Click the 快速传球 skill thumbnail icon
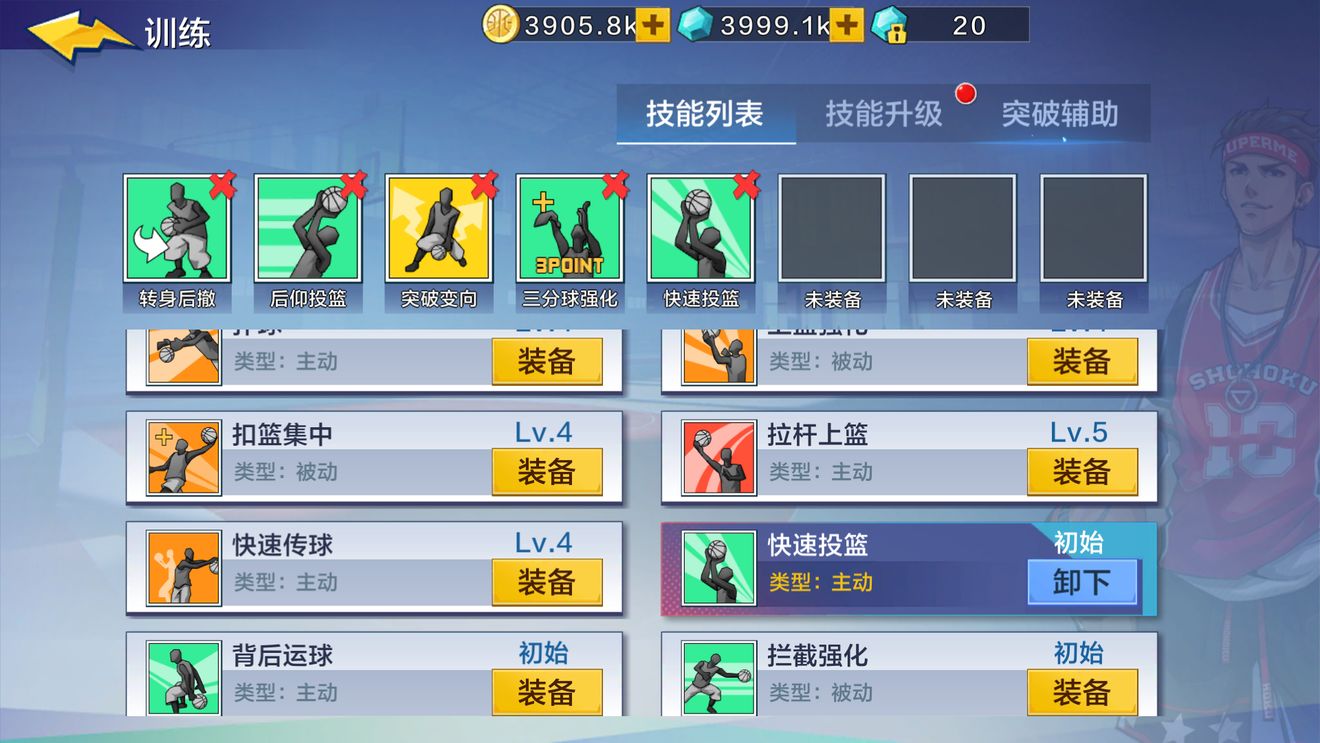1320x743 pixels. click(x=184, y=567)
